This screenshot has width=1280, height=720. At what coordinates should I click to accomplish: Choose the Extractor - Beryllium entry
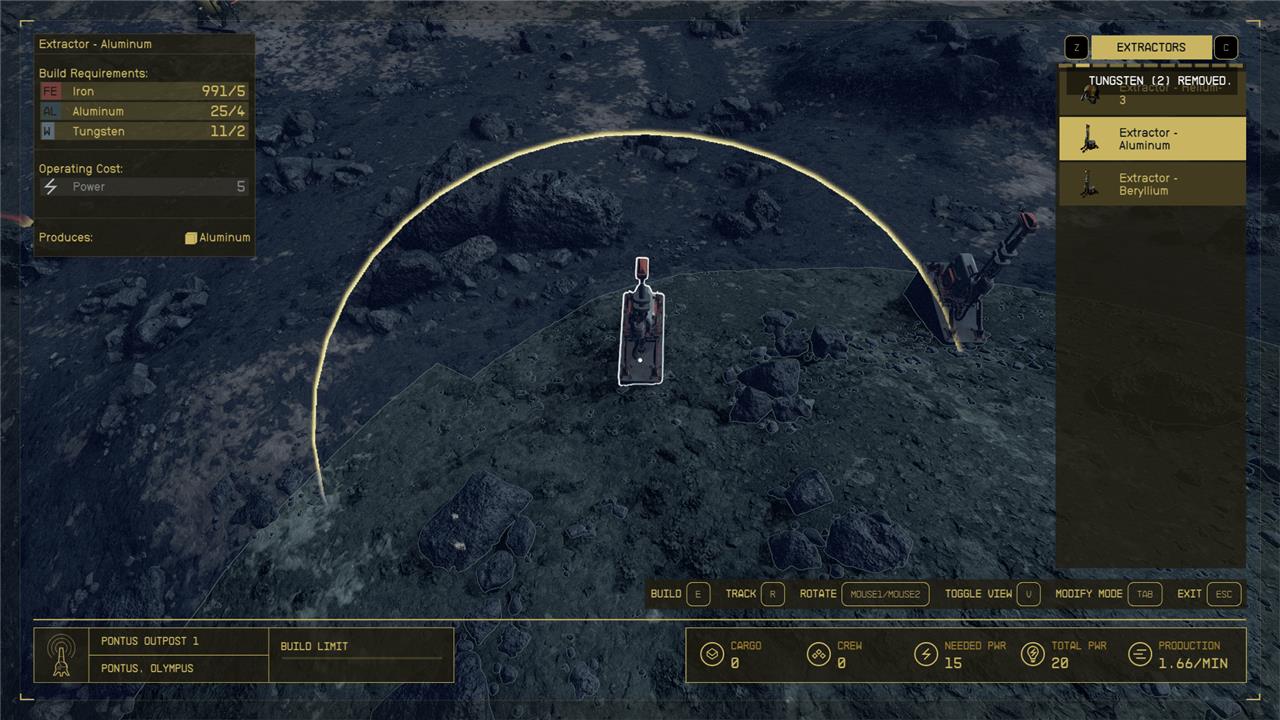pyautogui.click(x=1152, y=184)
